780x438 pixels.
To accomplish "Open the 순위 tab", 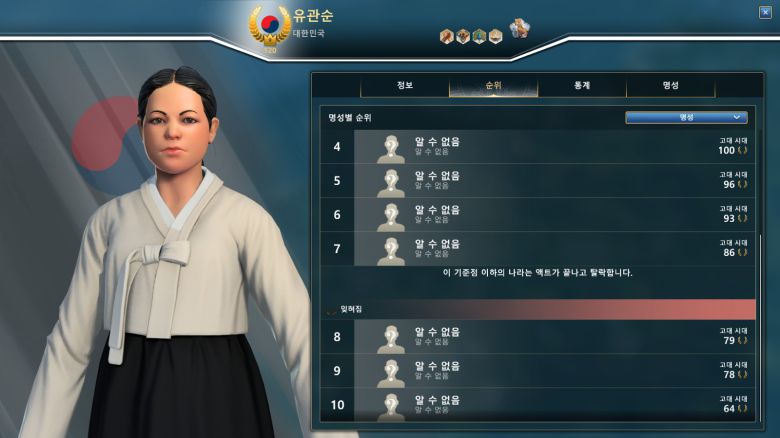I will click(493, 86).
